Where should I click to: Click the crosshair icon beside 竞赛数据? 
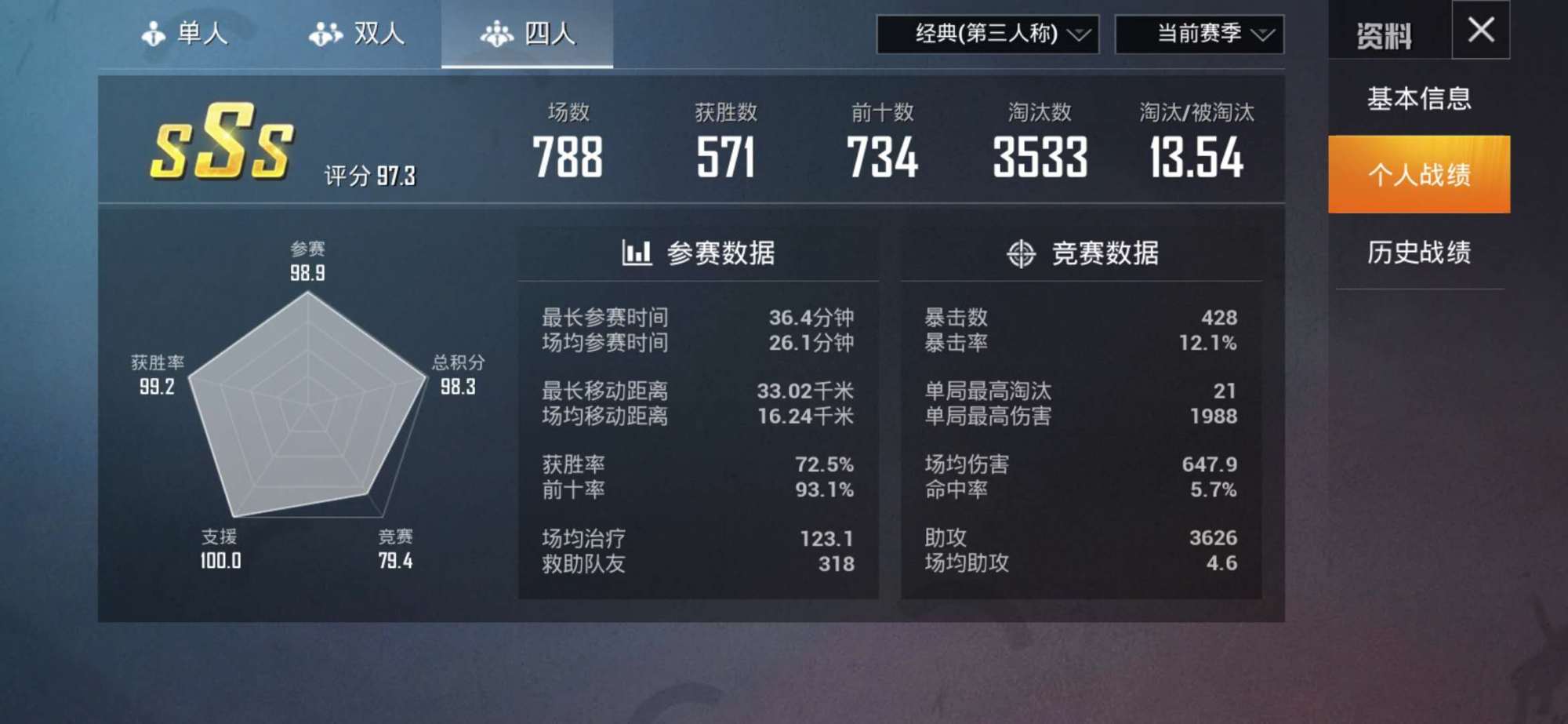[1019, 253]
